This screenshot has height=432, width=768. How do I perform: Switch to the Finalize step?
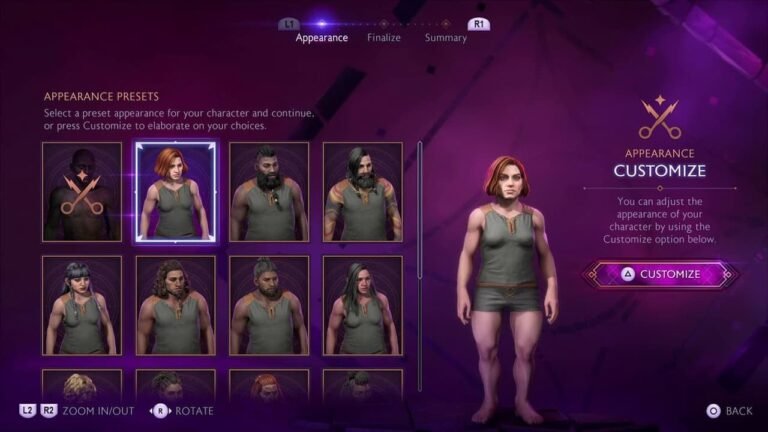(x=383, y=38)
